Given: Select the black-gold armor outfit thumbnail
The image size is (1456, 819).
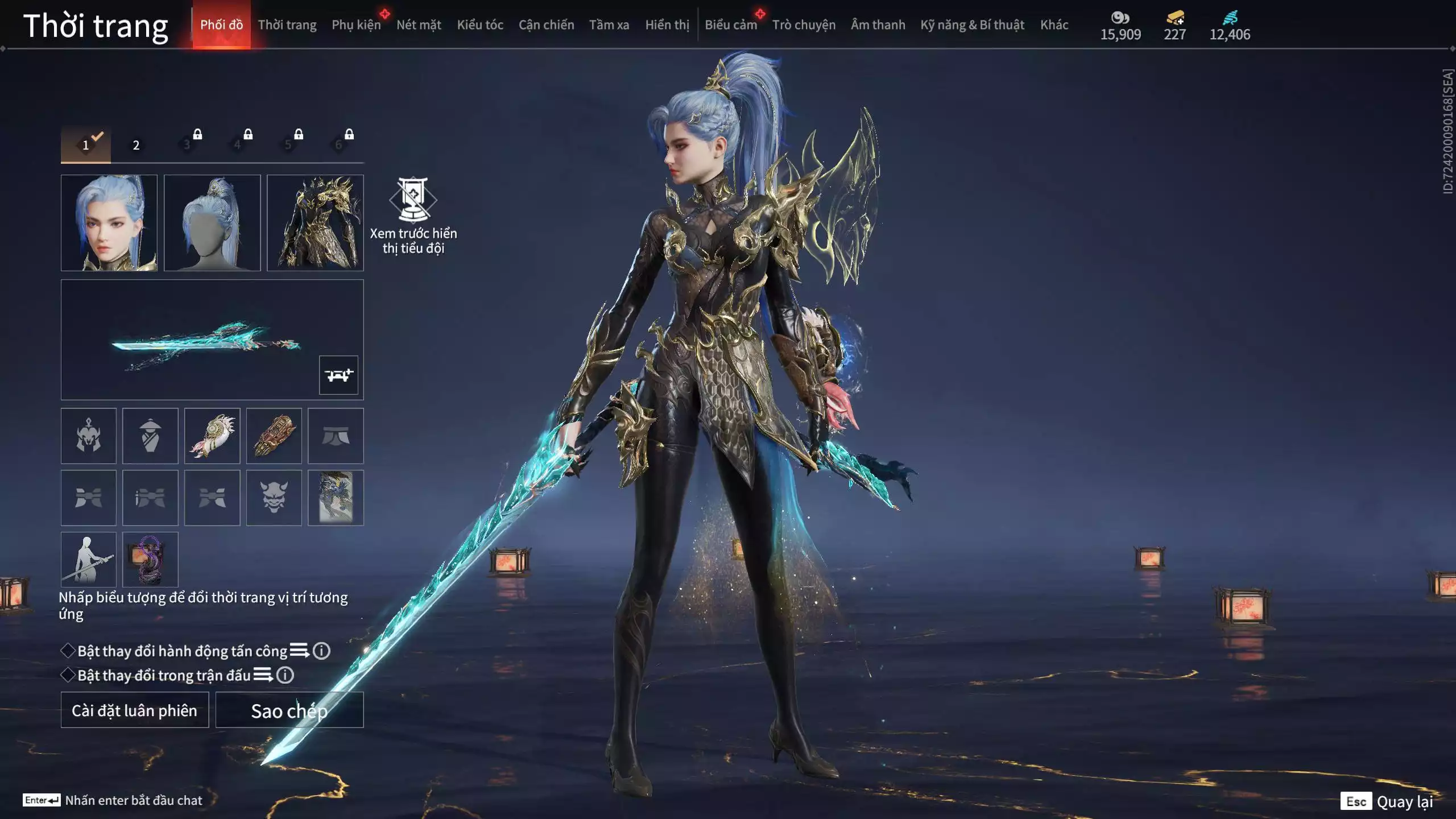Looking at the screenshot, I should (315, 222).
